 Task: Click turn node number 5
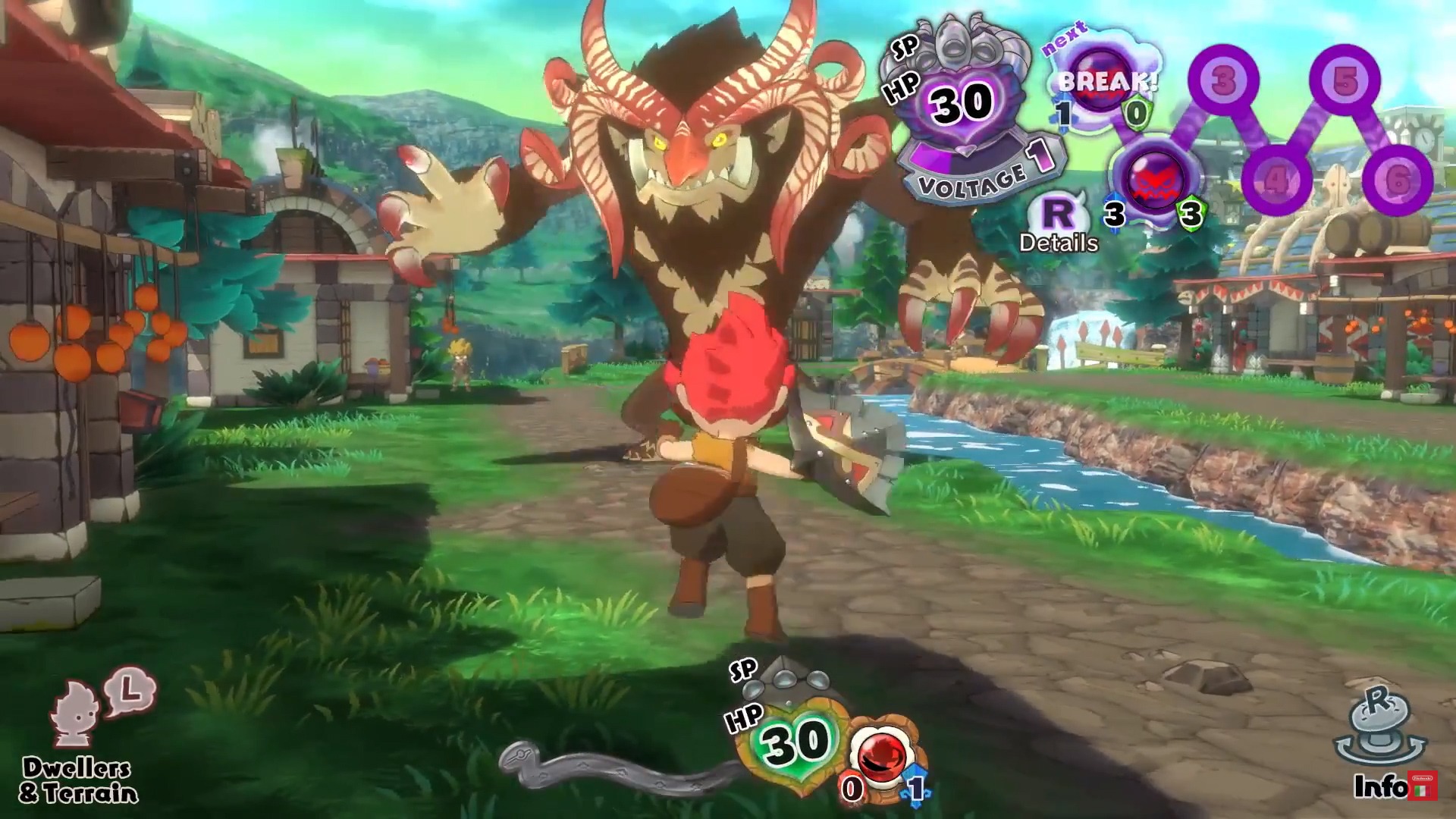[x=1345, y=80]
